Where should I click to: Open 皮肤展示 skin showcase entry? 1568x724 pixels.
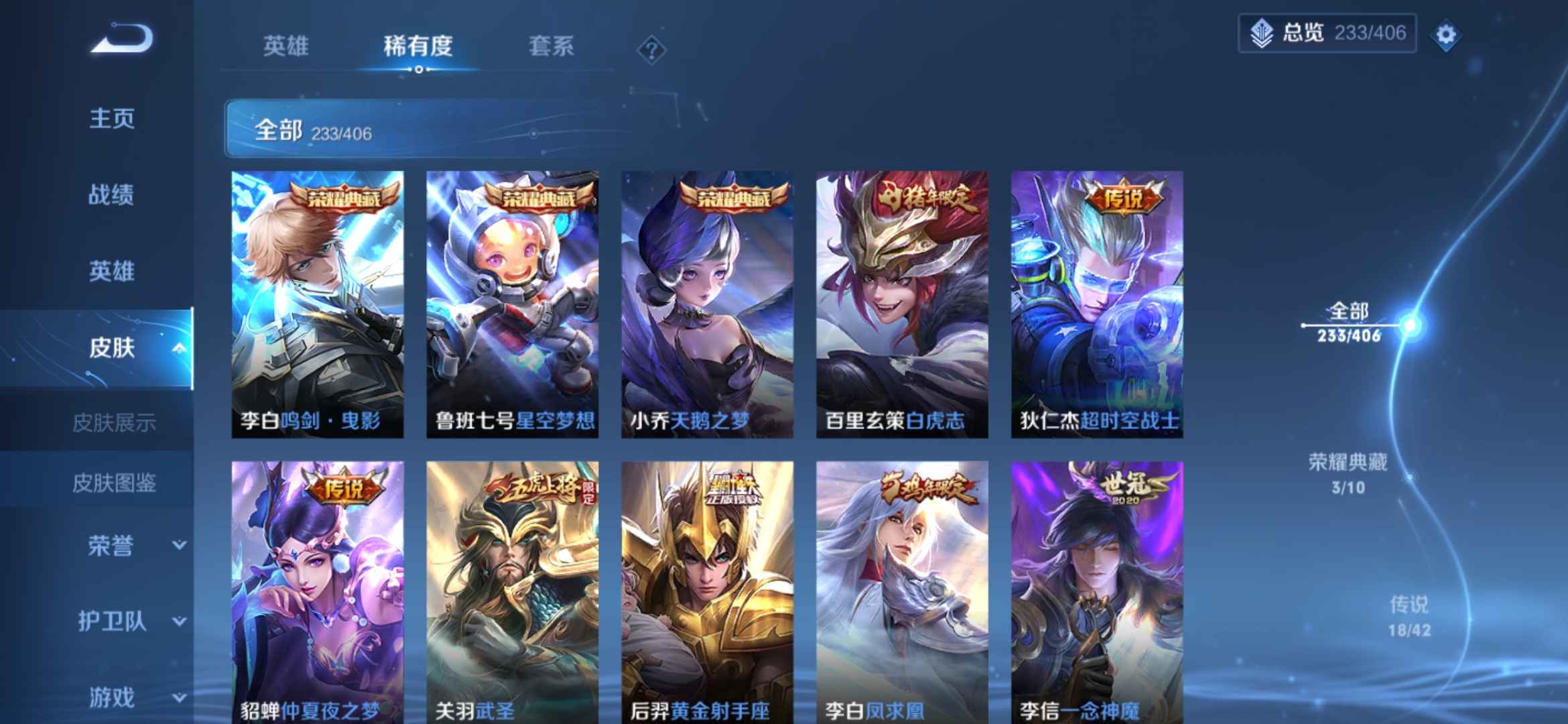[115, 422]
